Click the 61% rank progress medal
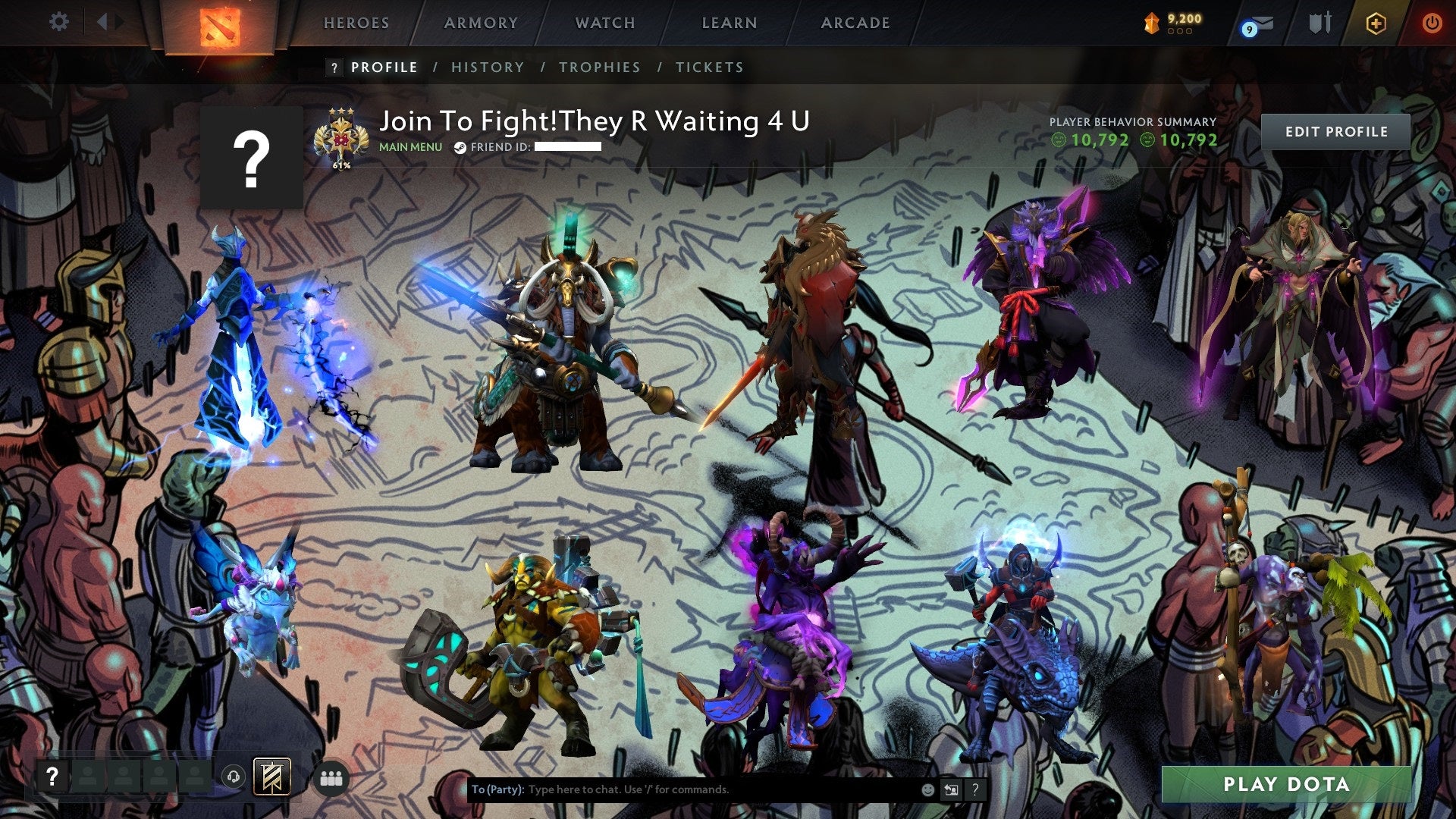This screenshot has width=1456, height=819. coord(340,136)
